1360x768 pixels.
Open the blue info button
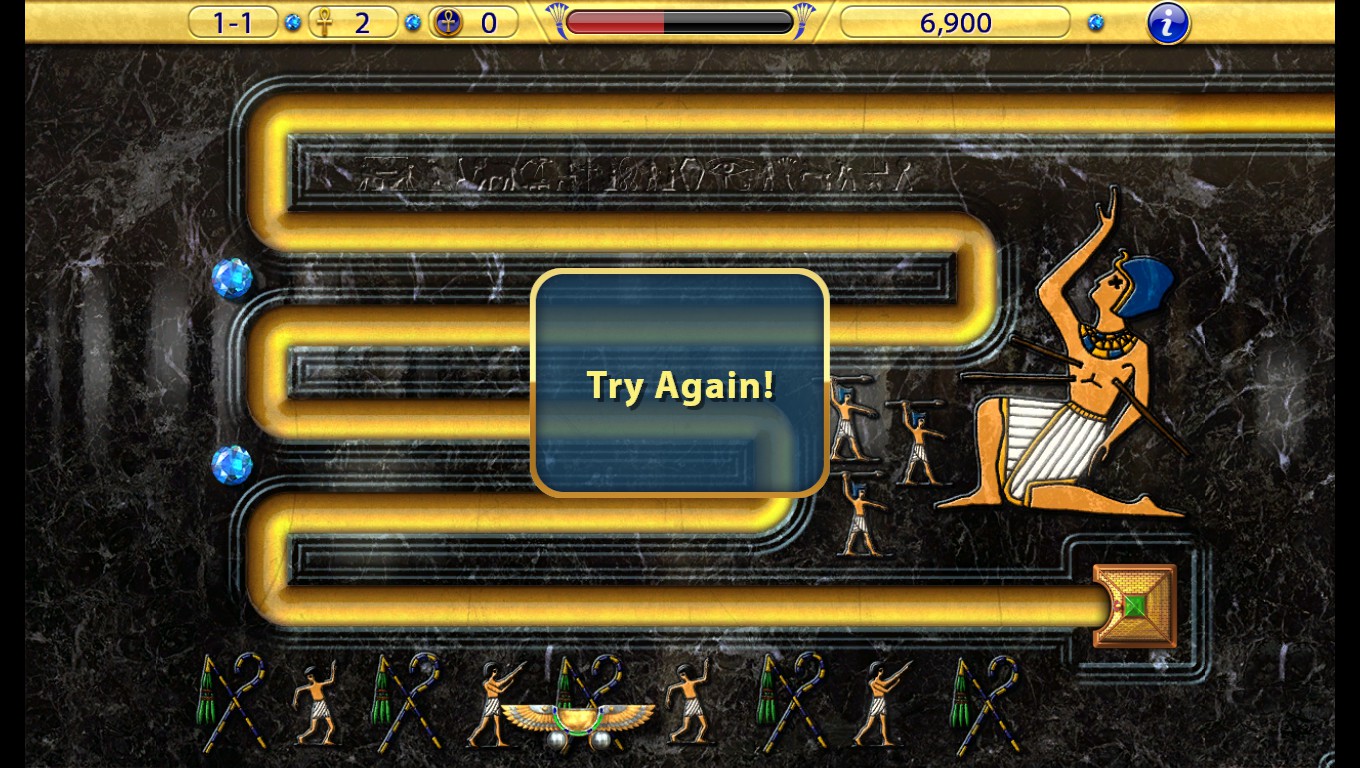click(1166, 23)
